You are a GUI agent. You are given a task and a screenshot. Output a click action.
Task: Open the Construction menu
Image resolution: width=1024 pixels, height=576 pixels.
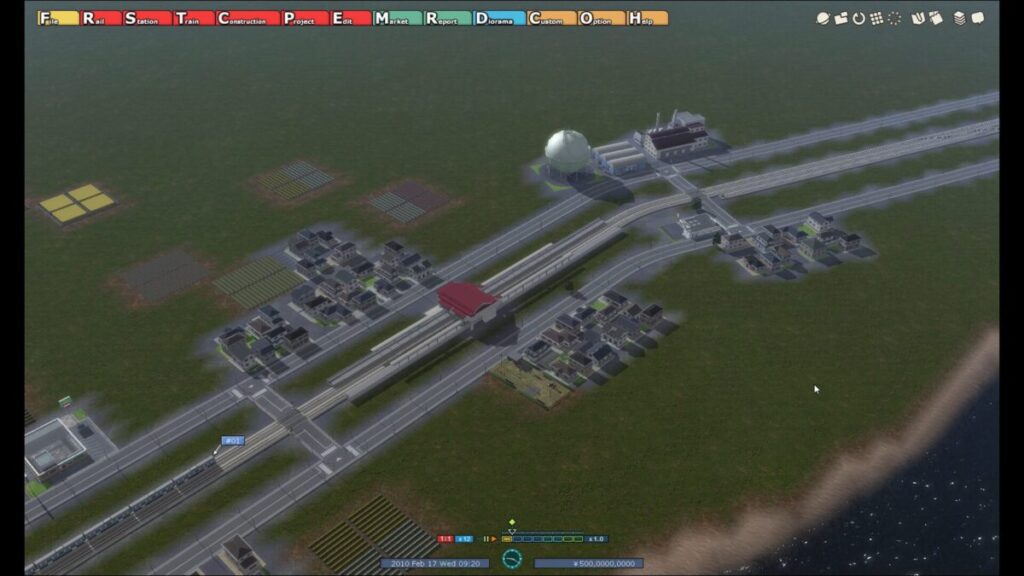pos(248,18)
